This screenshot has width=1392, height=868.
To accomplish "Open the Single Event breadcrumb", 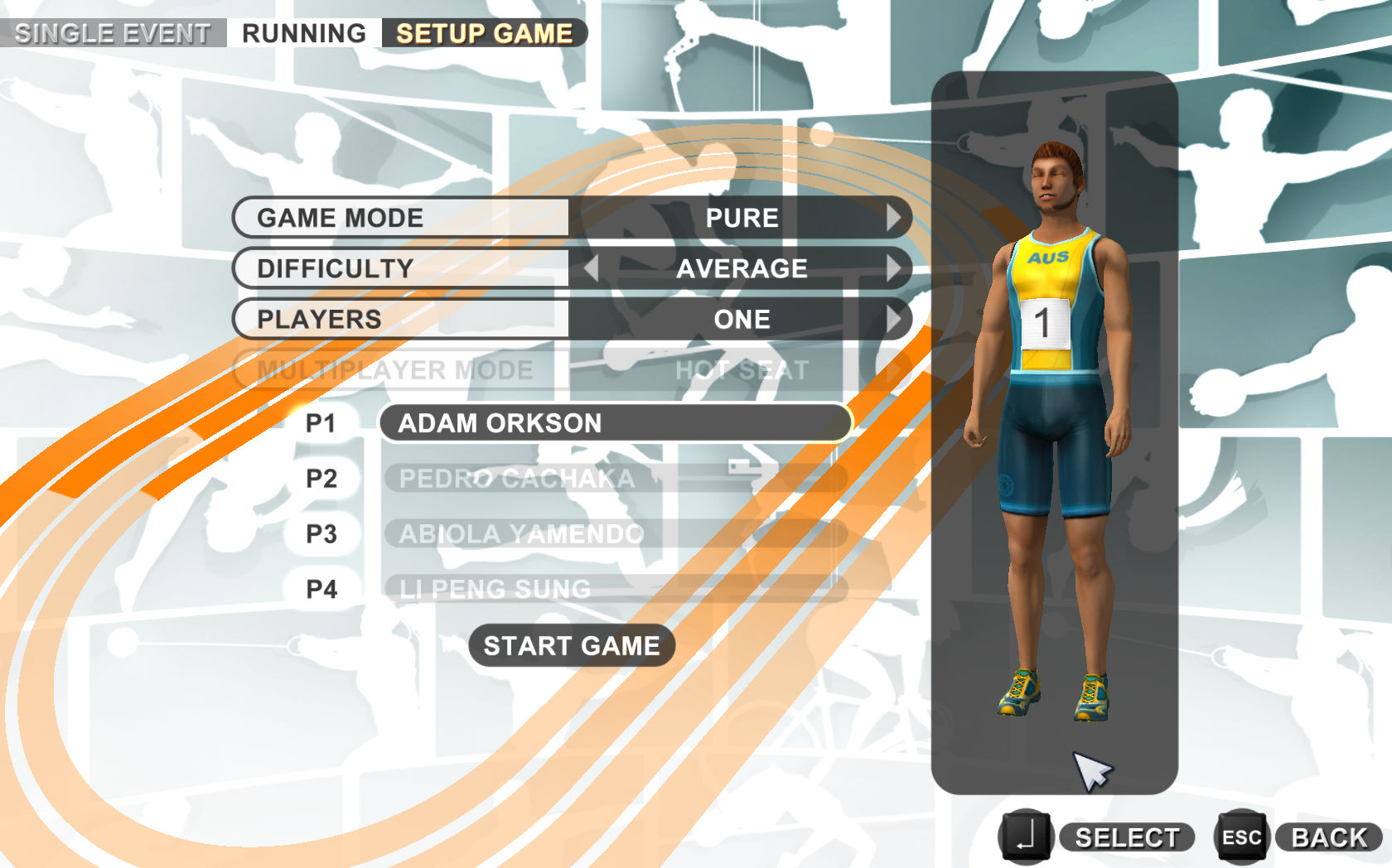I will 113,33.
